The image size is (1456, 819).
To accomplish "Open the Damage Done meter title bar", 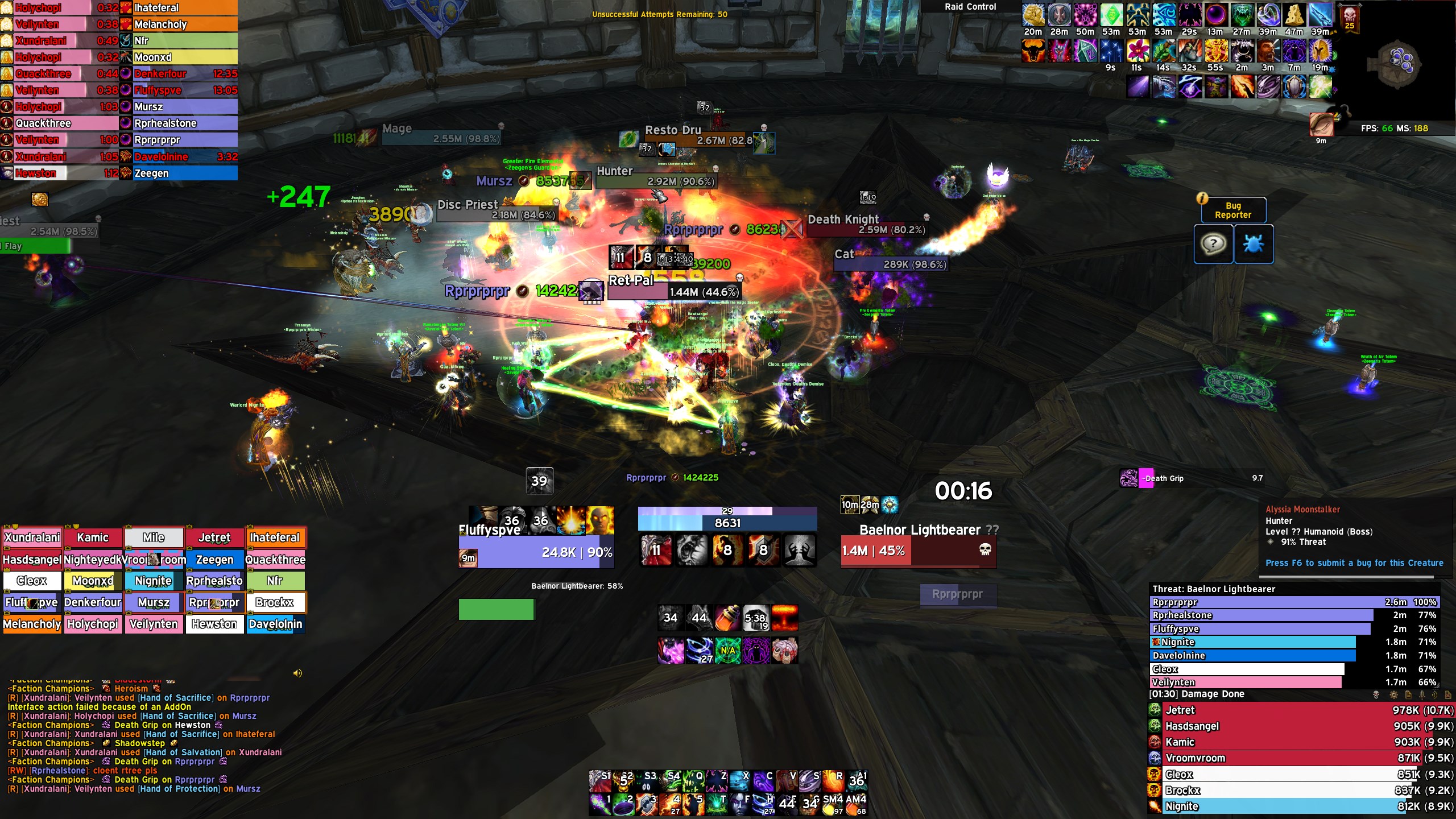I will [1251, 694].
